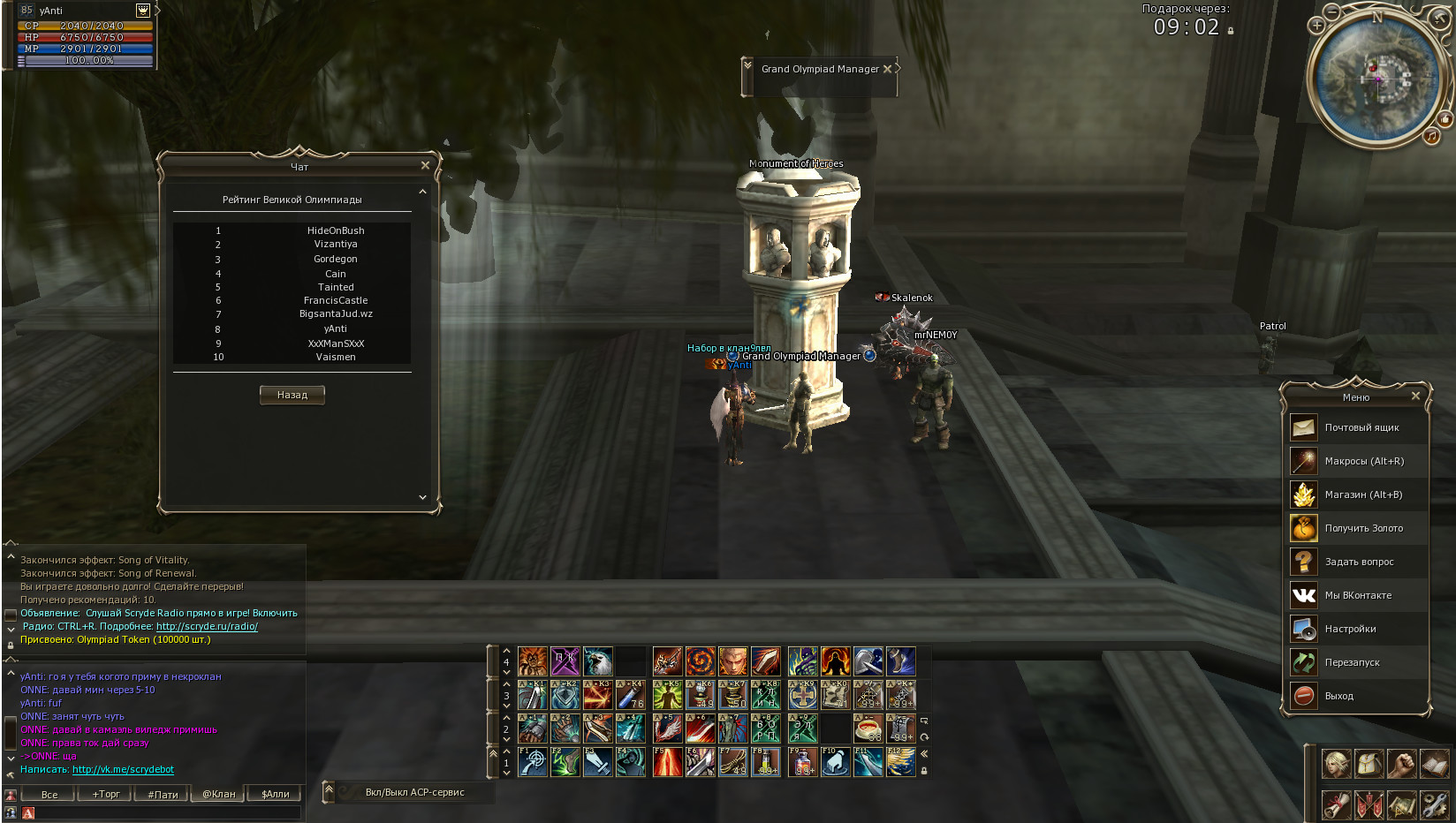Open Почтовый ящик from the menu
1456x823 pixels.
click(1361, 427)
